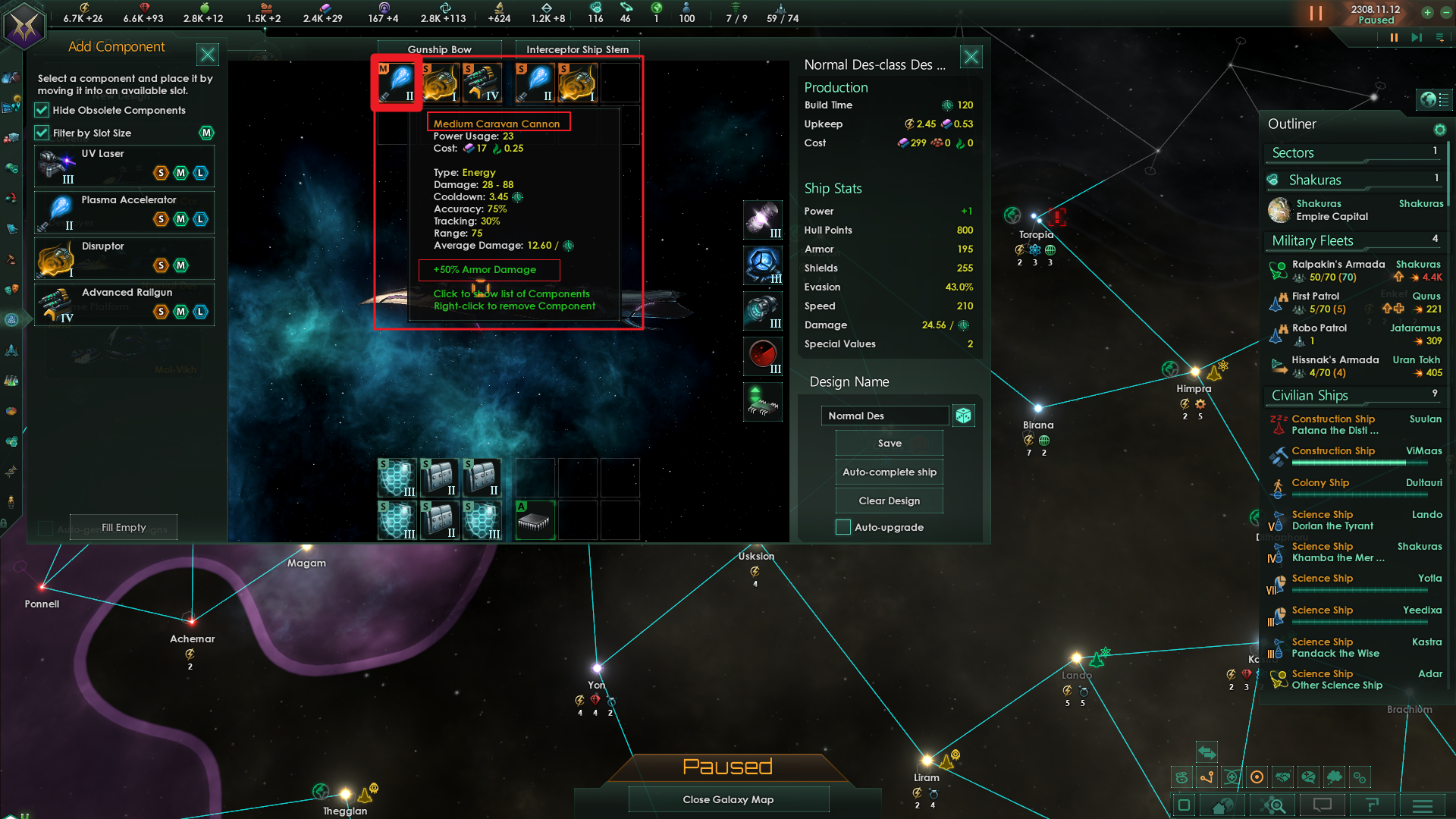Edit the Normal Des design name field

pyautogui.click(x=884, y=416)
